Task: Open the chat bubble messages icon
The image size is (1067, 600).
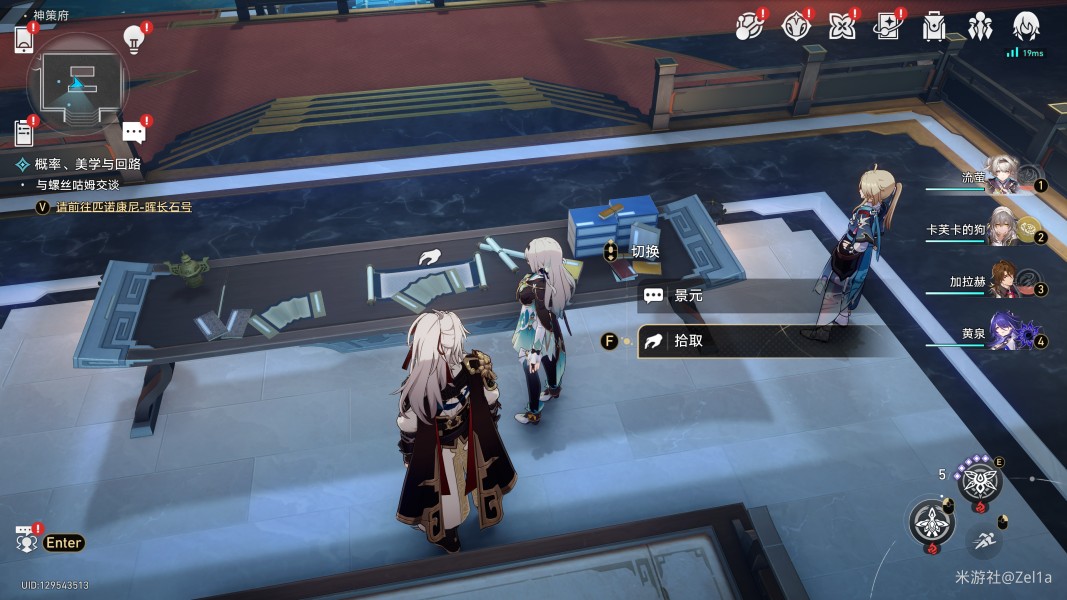Action: click(133, 132)
